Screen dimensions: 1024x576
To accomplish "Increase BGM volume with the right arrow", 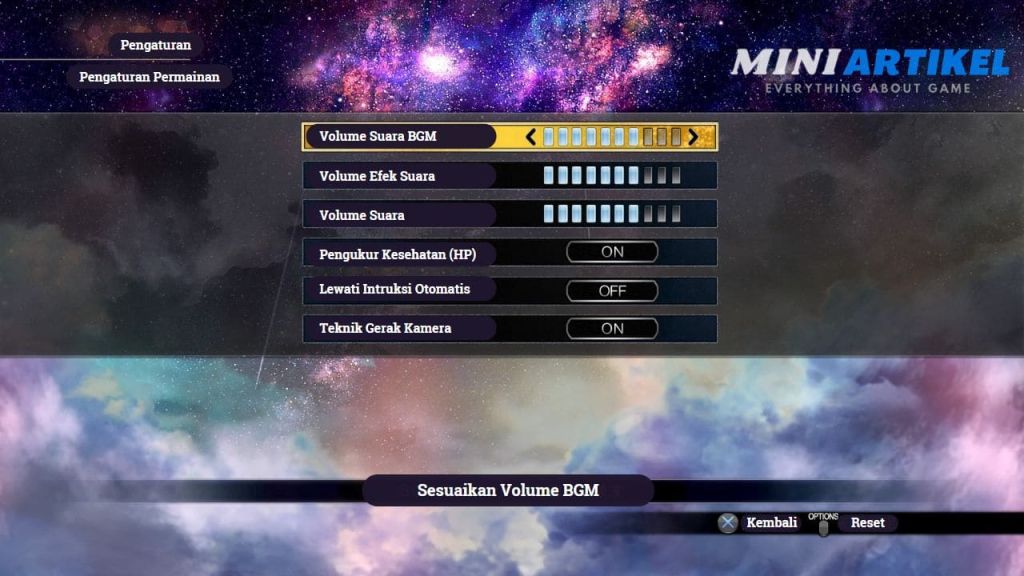I will point(693,137).
